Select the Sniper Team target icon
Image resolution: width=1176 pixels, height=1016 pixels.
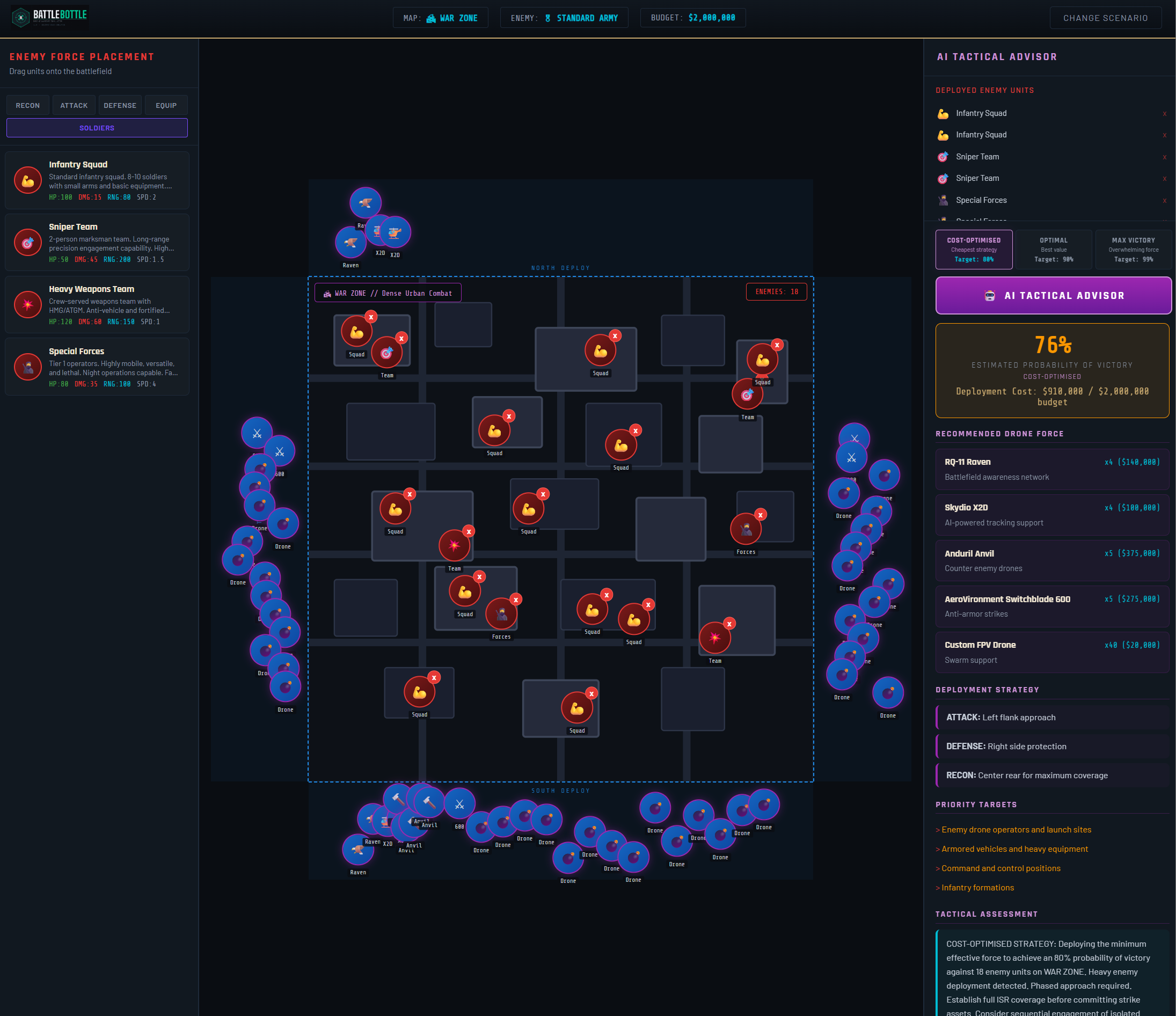pos(28,243)
